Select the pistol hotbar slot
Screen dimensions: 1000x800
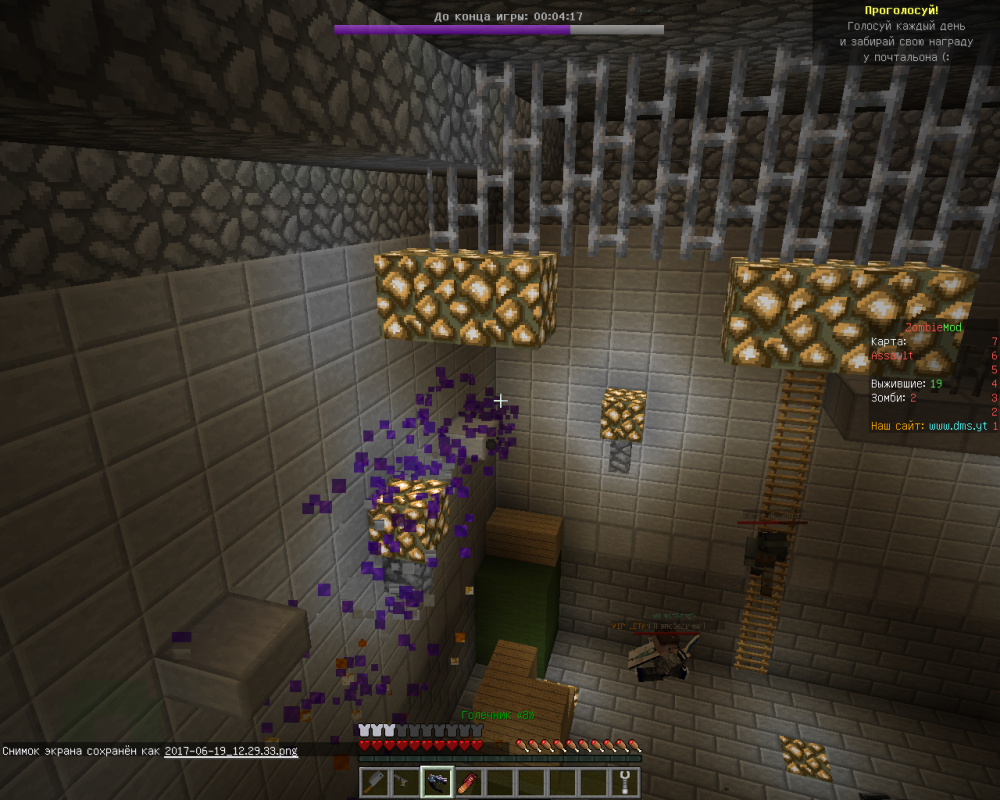[x=405, y=782]
